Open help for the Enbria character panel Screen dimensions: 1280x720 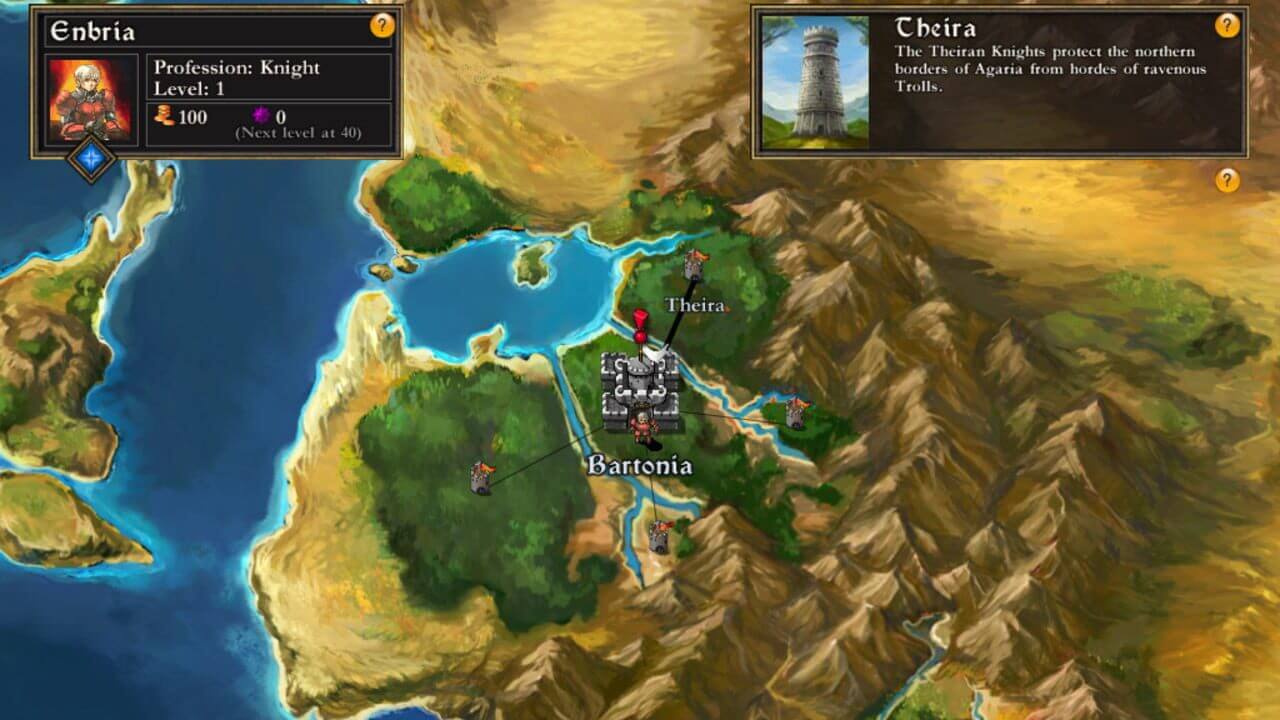coord(382,26)
